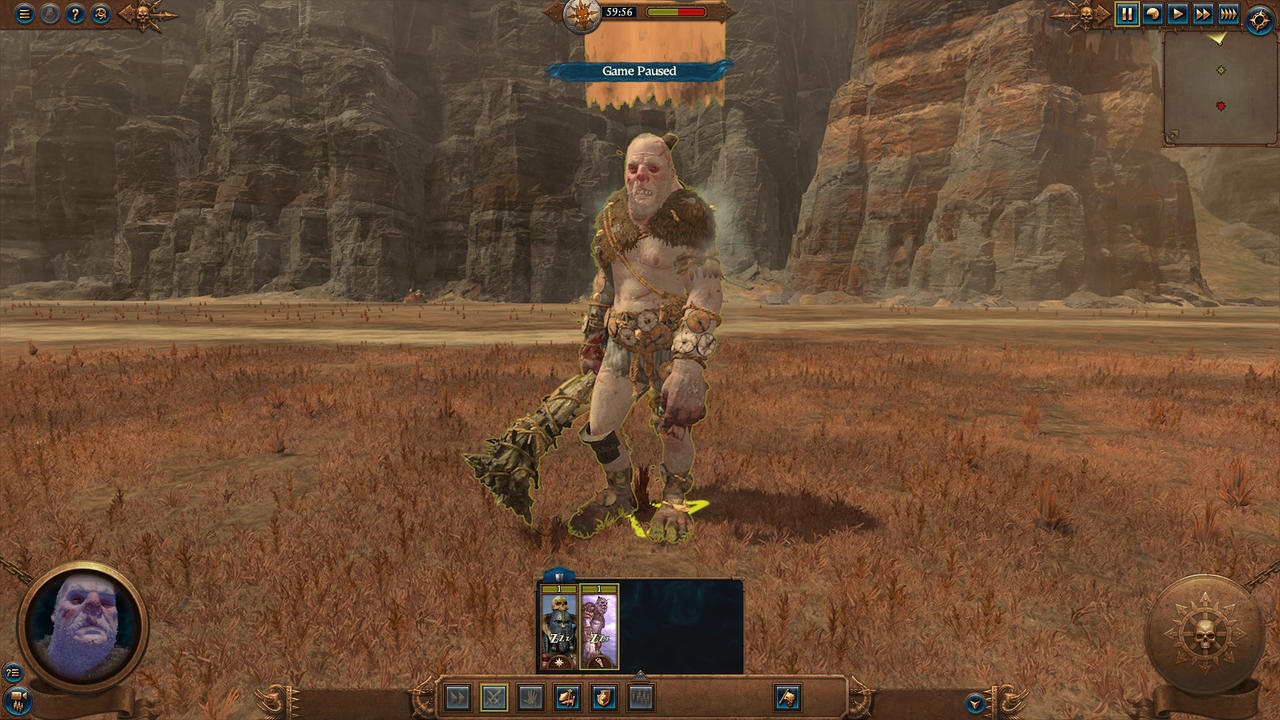The width and height of the screenshot is (1280, 720).
Task: Toggle the shield guard mode button
Action: (x=604, y=697)
